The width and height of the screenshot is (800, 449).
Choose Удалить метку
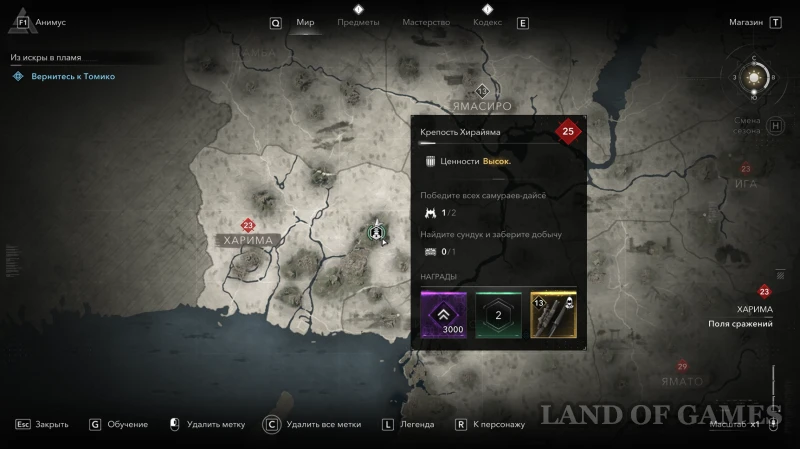tap(217, 424)
